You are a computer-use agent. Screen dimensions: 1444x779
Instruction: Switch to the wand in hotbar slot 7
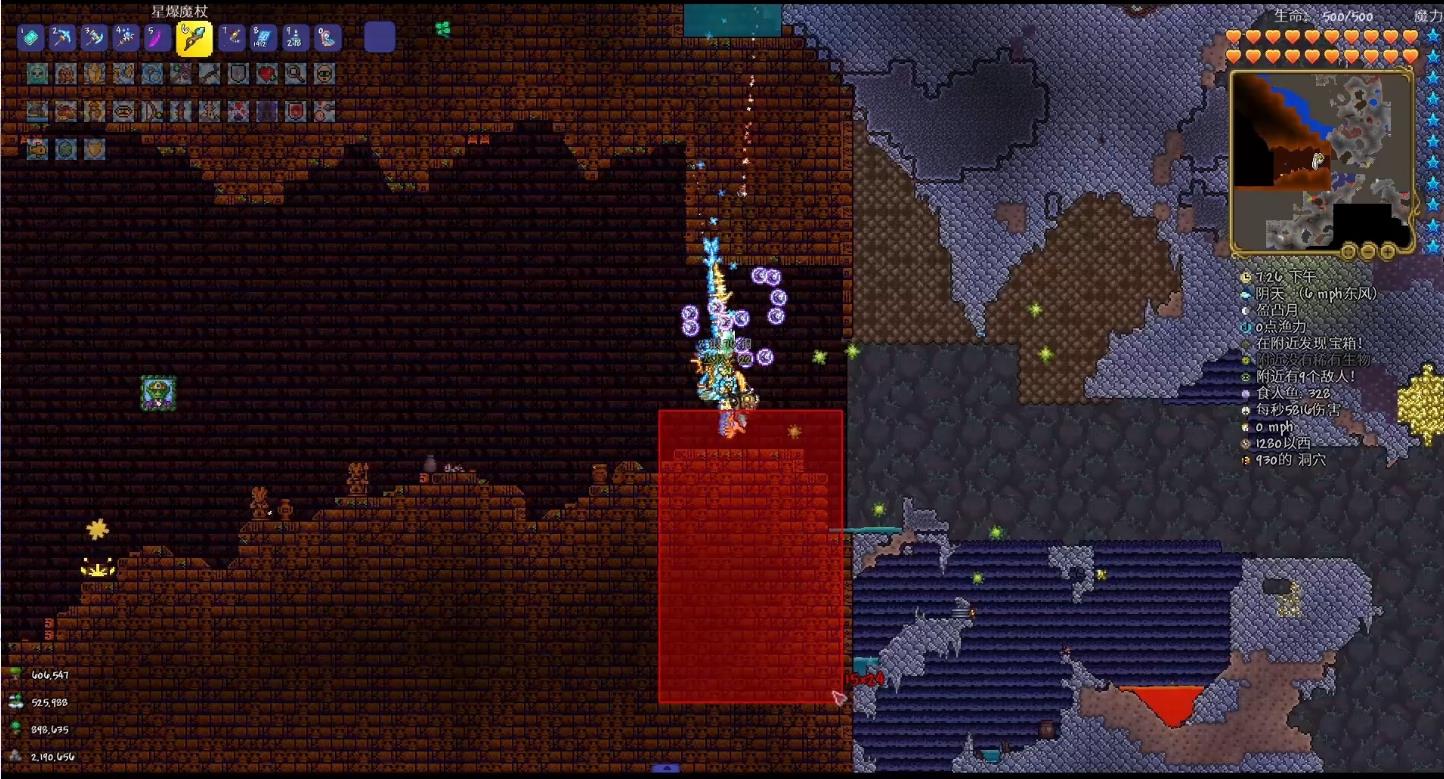click(x=232, y=38)
